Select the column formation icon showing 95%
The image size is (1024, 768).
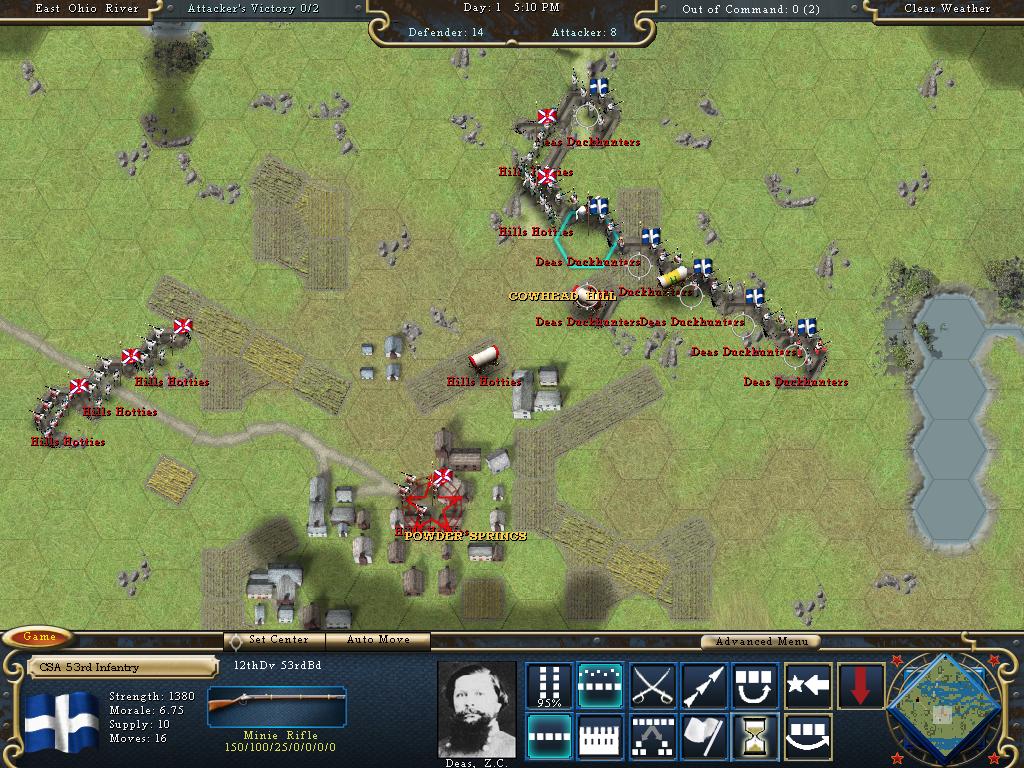(x=549, y=686)
